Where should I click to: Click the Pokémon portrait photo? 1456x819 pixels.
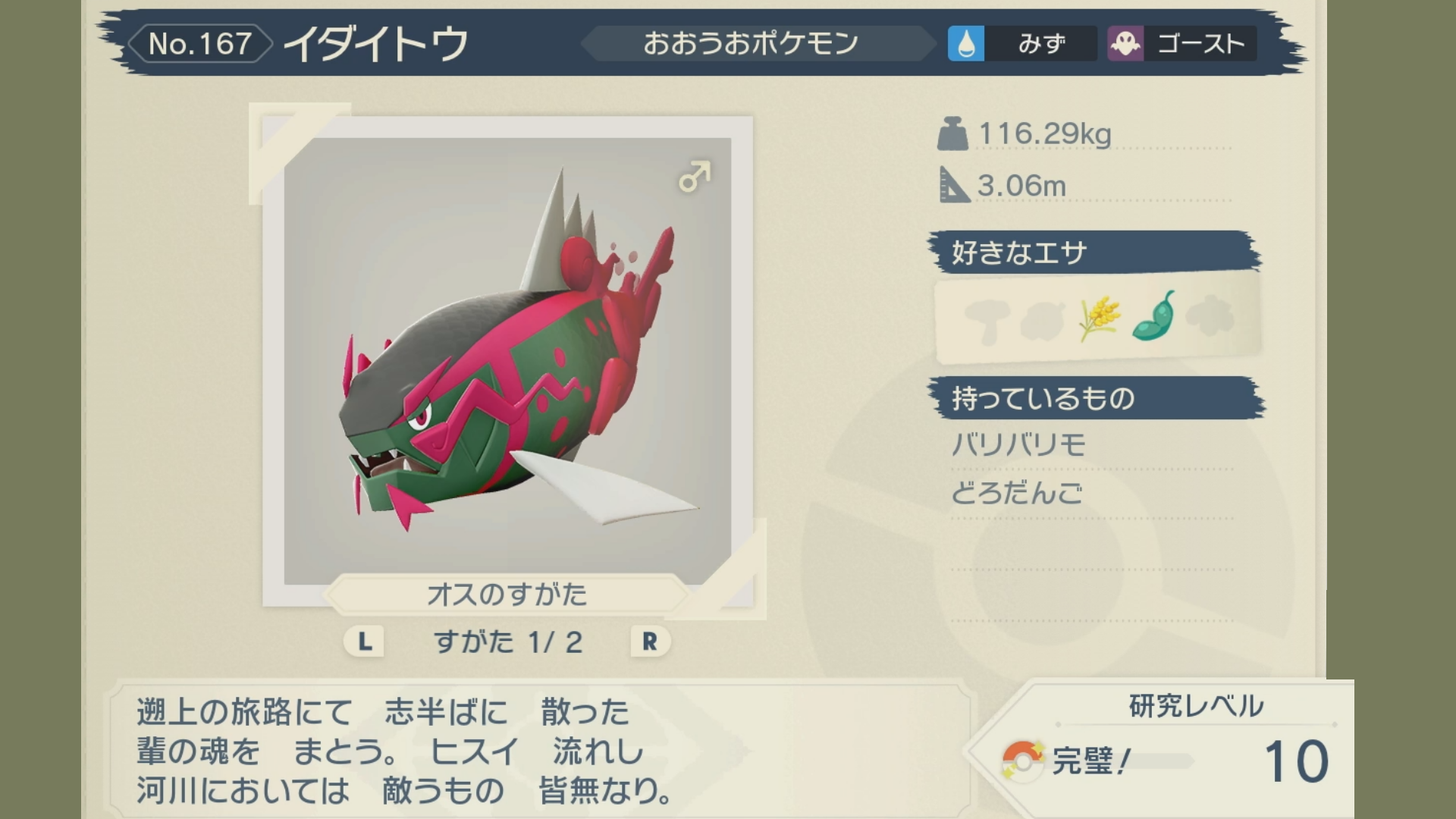pyautogui.click(x=507, y=360)
